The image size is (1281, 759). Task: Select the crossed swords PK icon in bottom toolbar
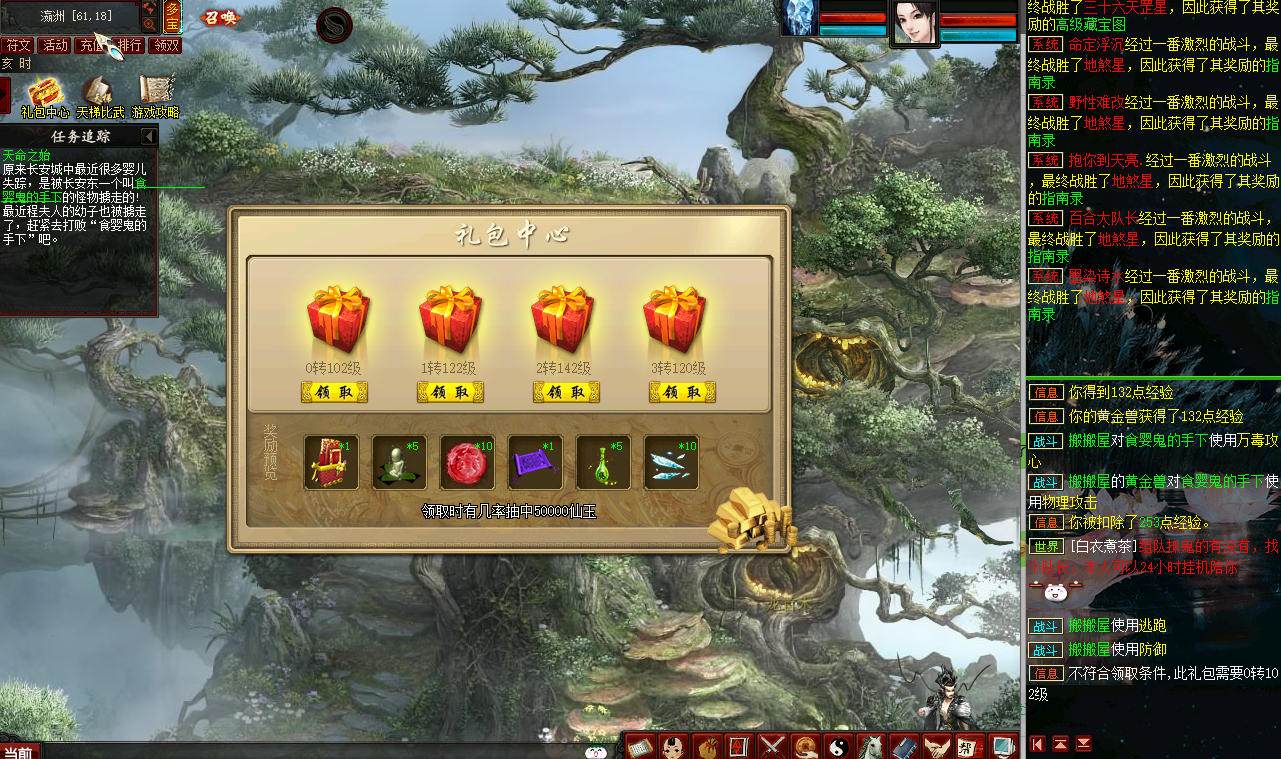click(x=772, y=744)
